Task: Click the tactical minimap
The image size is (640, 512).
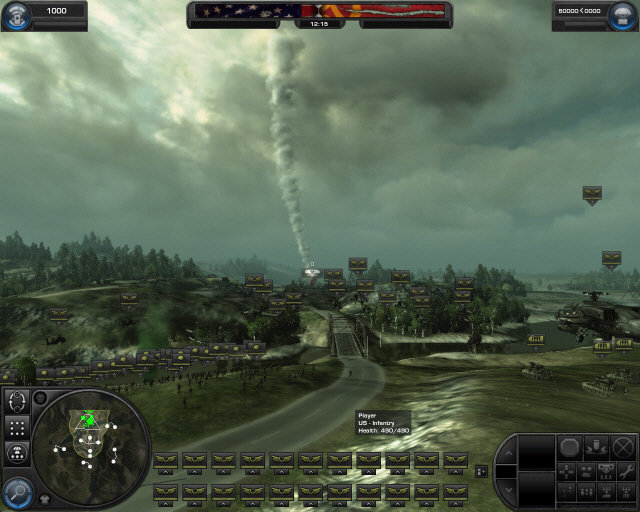Action: coord(90,440)
